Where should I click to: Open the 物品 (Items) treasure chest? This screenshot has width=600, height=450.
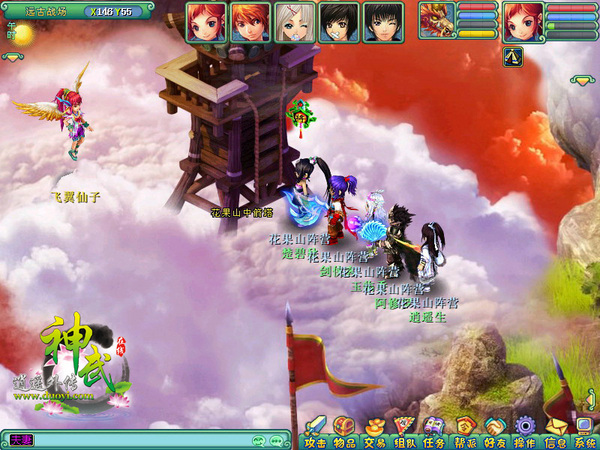pyautogui.click(x=344, y=430)
